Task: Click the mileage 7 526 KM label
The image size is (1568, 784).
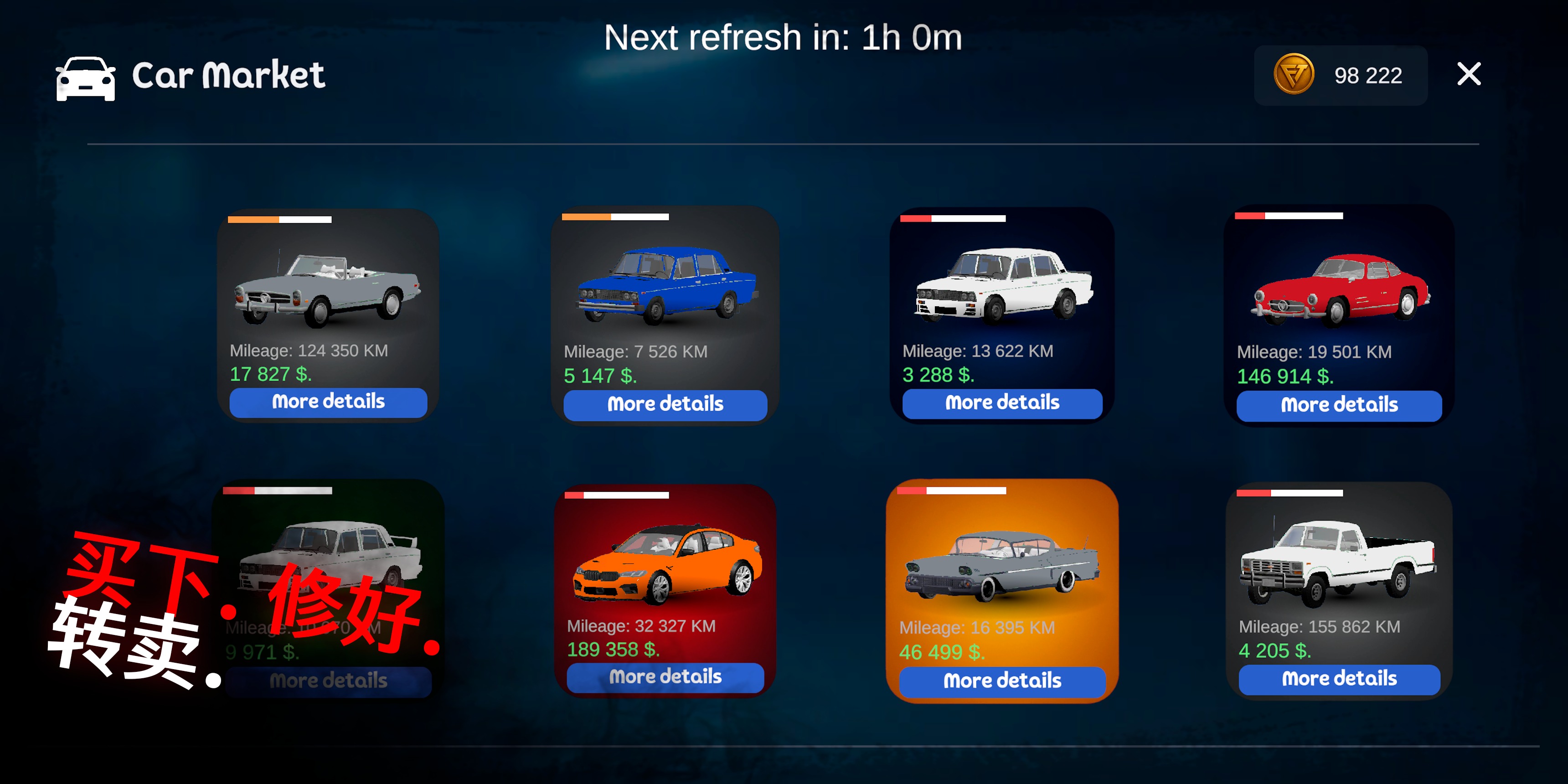Action: click(x=635, y=352)
